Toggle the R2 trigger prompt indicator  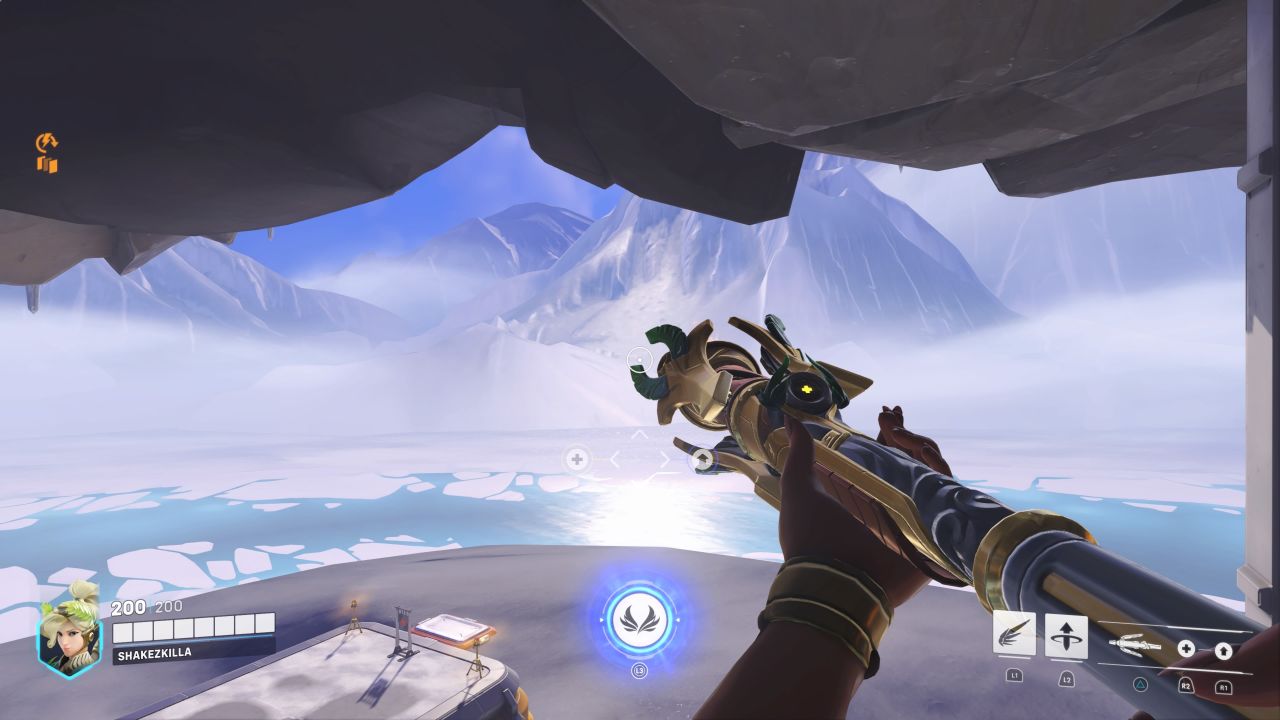click(x=1186, y=686)
